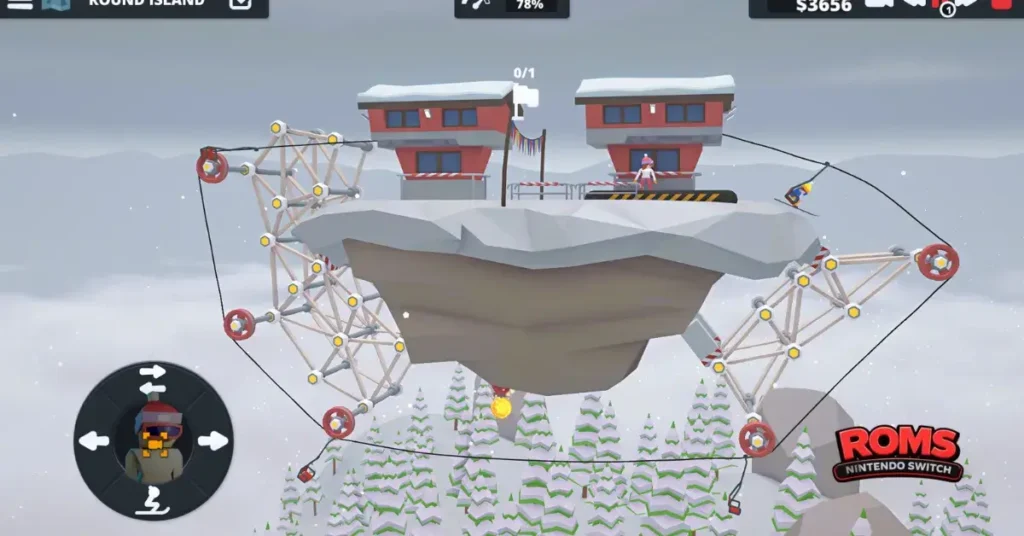Image resolution: width=1024 pixels, height=536 pixels.
Task: Open the hamburger menu
Action: click(20, 4)
